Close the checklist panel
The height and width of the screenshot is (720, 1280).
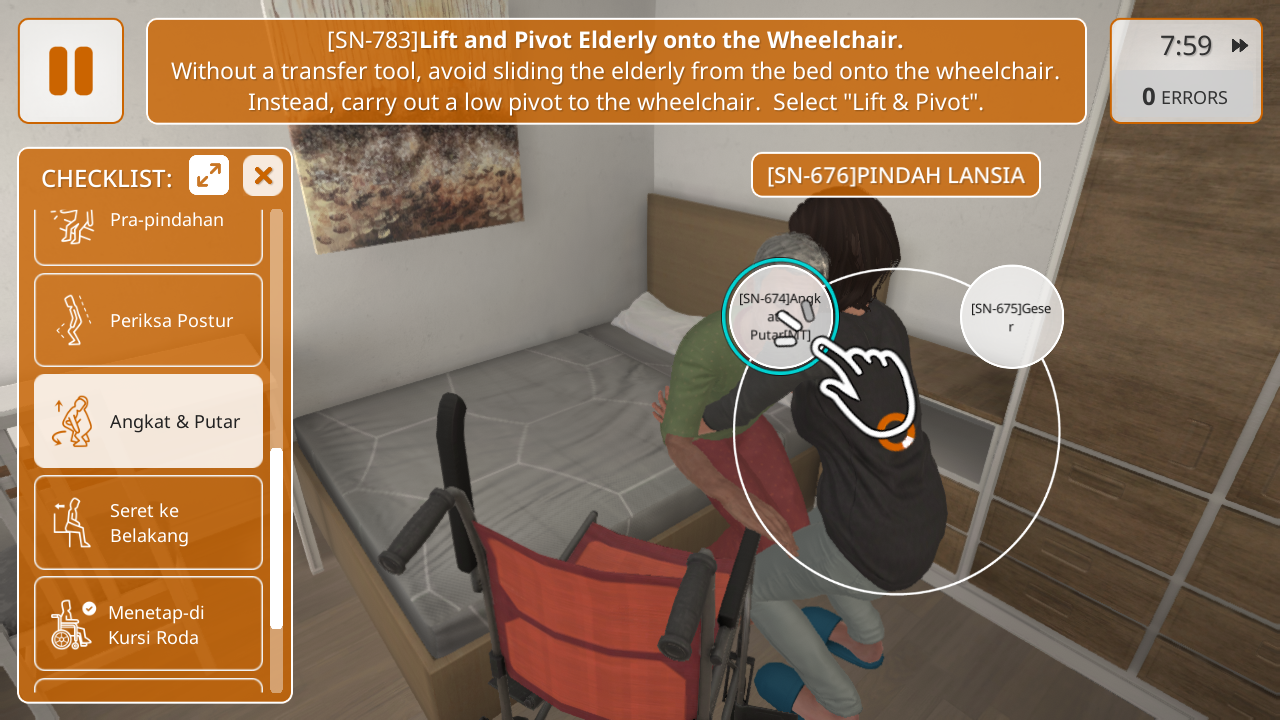(x=263, y=176)
